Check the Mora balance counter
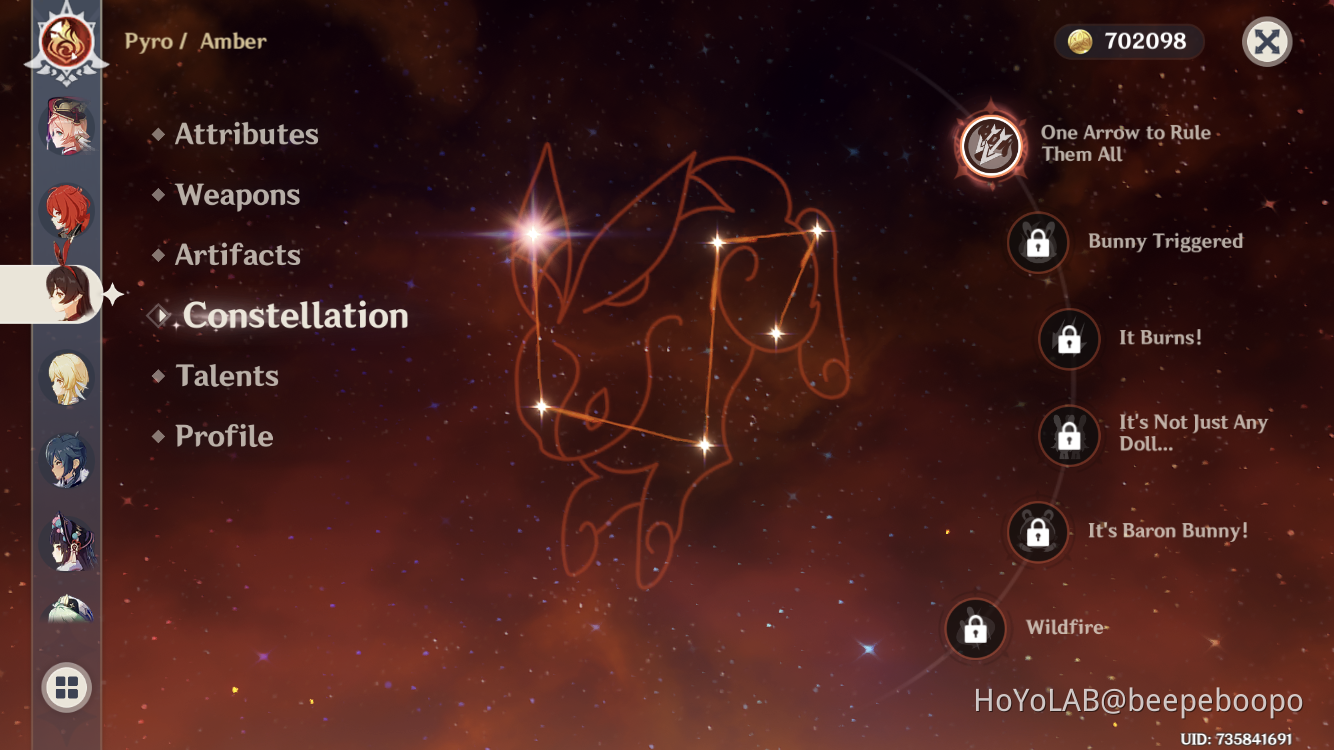 coord(1128,42)
